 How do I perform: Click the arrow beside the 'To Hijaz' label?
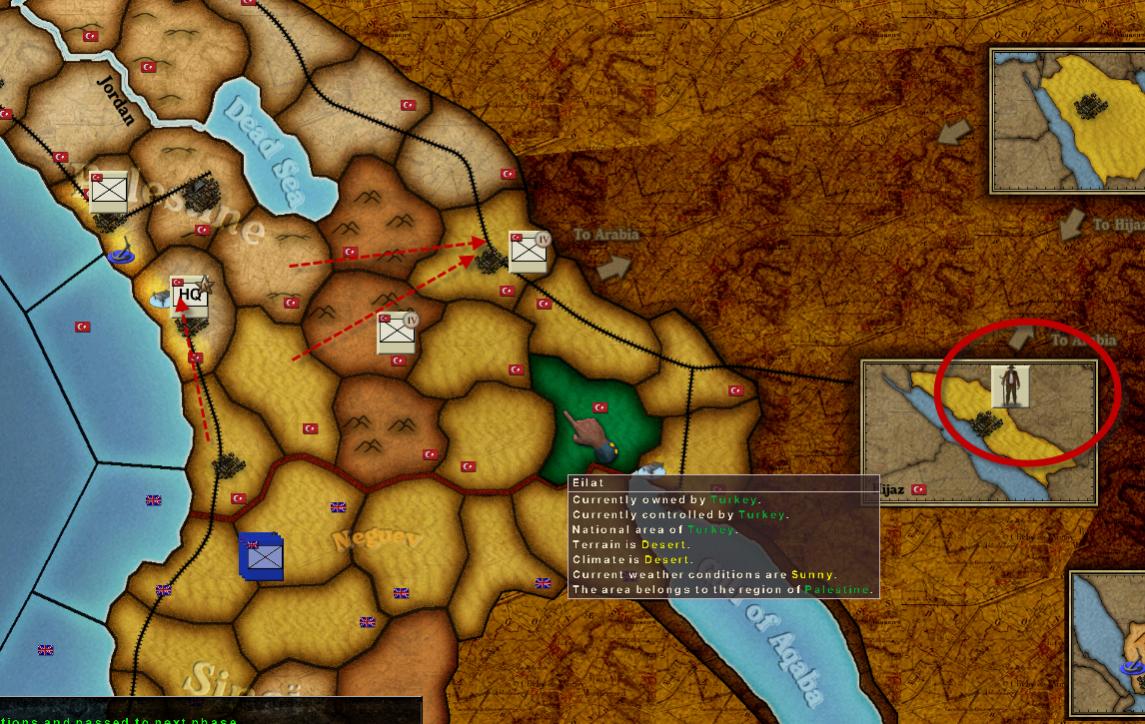(1073, 225)
